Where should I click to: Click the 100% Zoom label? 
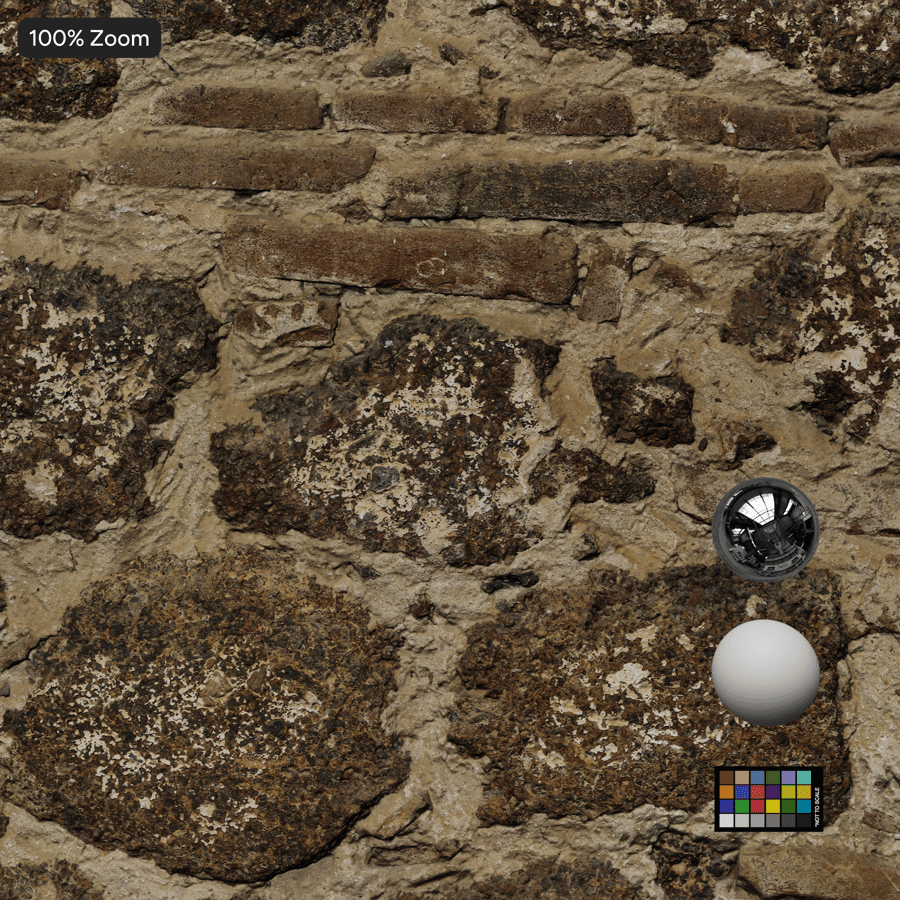89,39
